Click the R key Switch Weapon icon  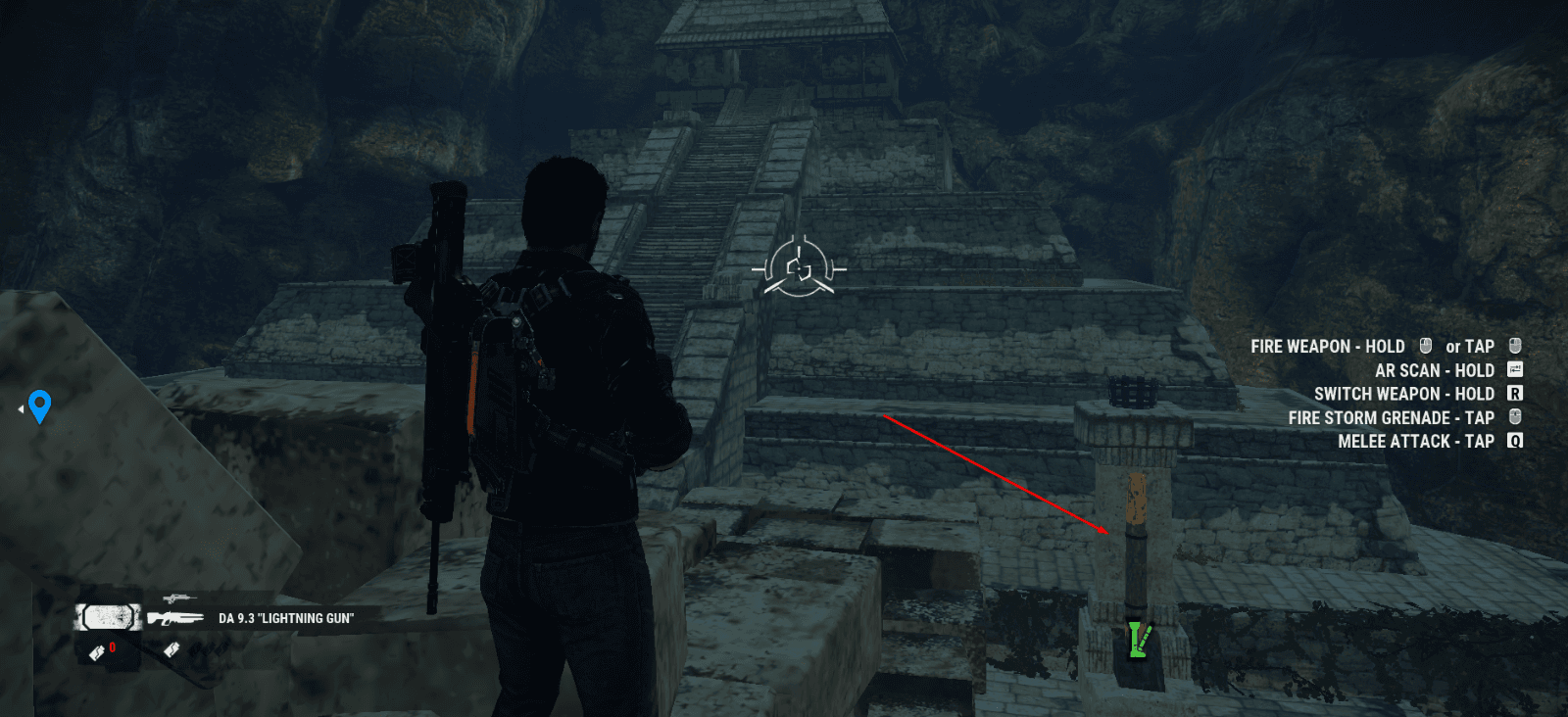[1515, 394]
